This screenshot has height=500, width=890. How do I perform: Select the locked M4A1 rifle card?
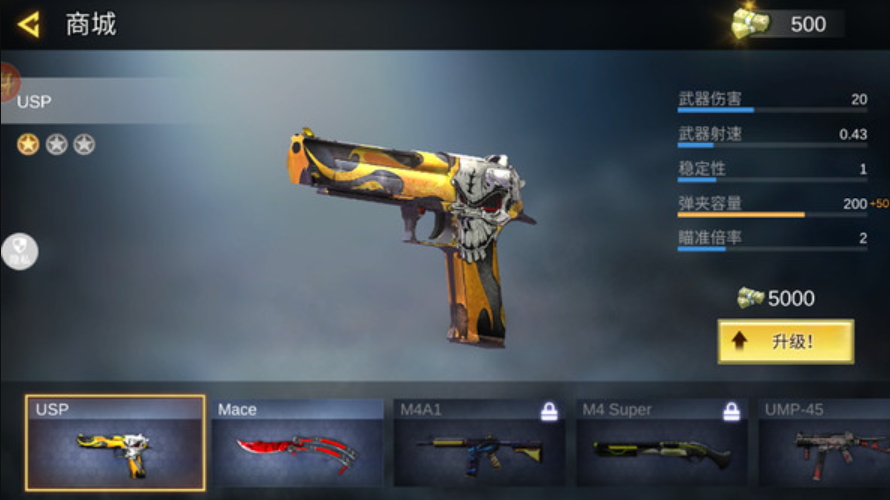pos(479,443)
